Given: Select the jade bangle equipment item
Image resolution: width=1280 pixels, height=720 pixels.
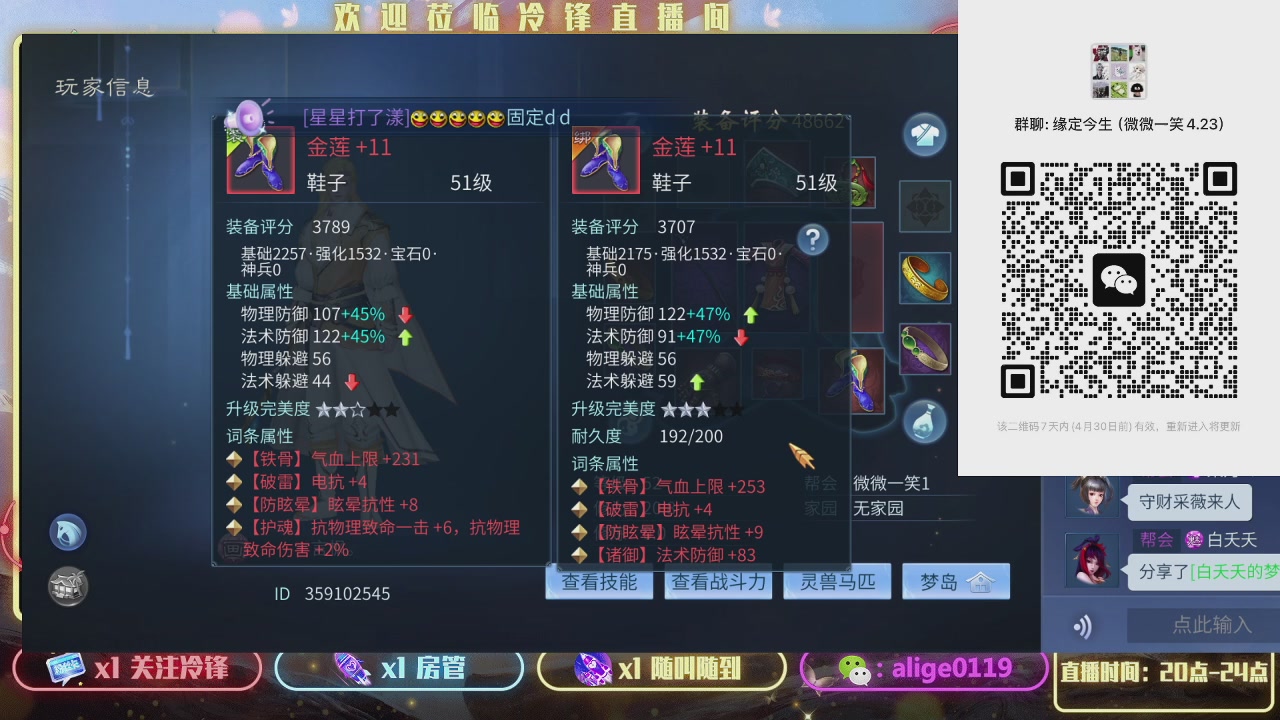Looking at the screenshot, I should [924, 351].
